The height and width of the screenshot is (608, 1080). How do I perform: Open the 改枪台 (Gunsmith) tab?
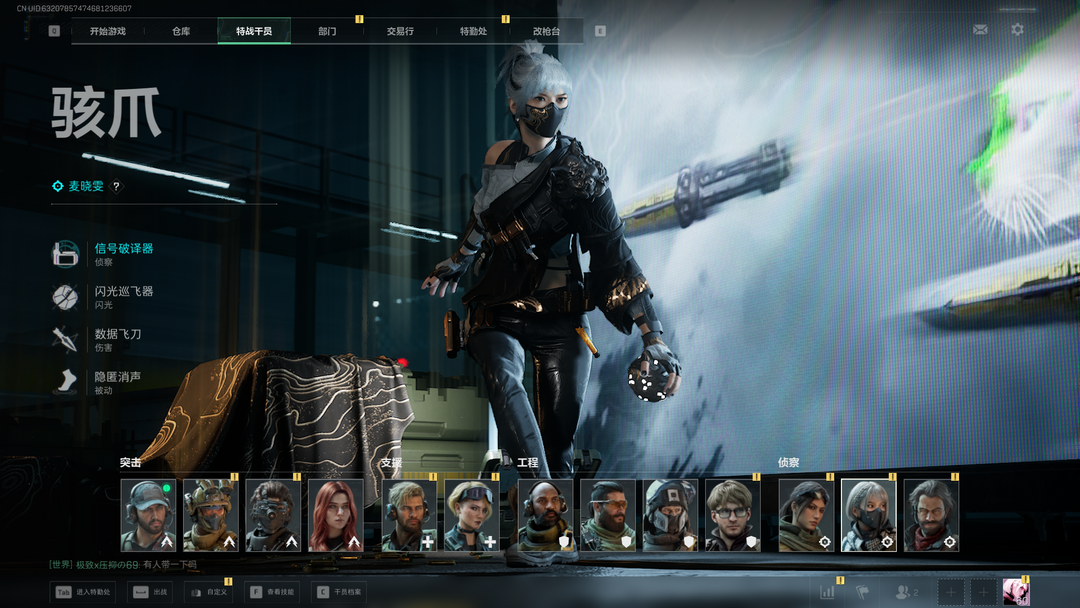546,31
